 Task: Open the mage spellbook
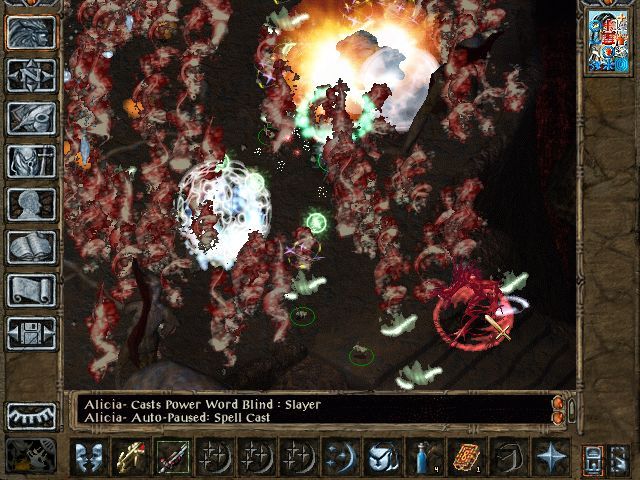tap(31, 247)
